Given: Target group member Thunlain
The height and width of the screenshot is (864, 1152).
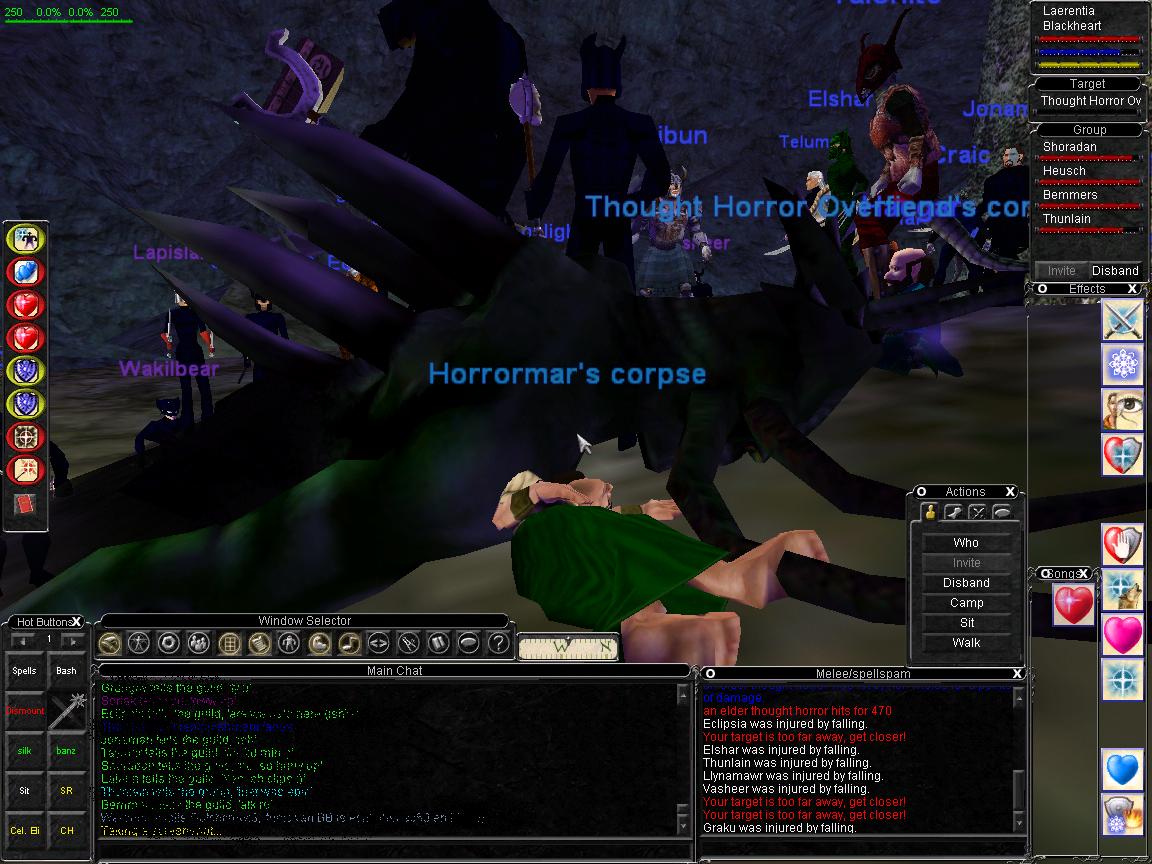Looking at the screenshot, I should (x=1066, y=219).
